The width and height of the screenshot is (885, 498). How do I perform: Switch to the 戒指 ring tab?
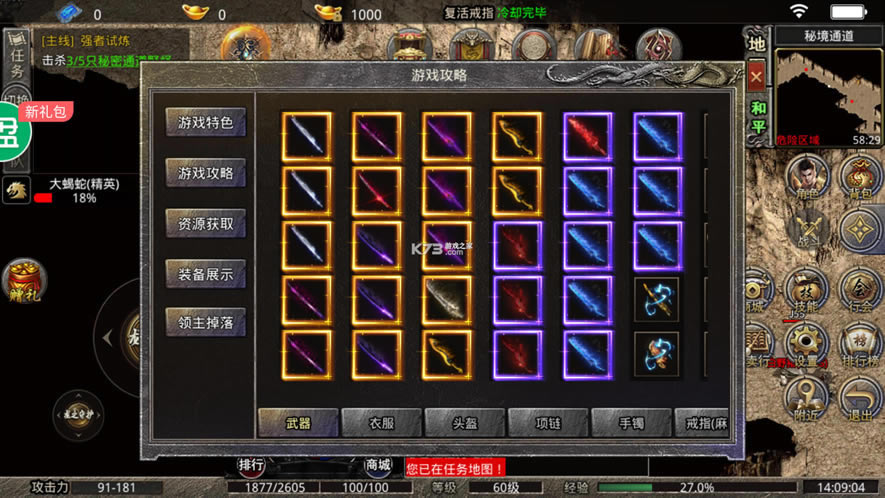[706, 423]
